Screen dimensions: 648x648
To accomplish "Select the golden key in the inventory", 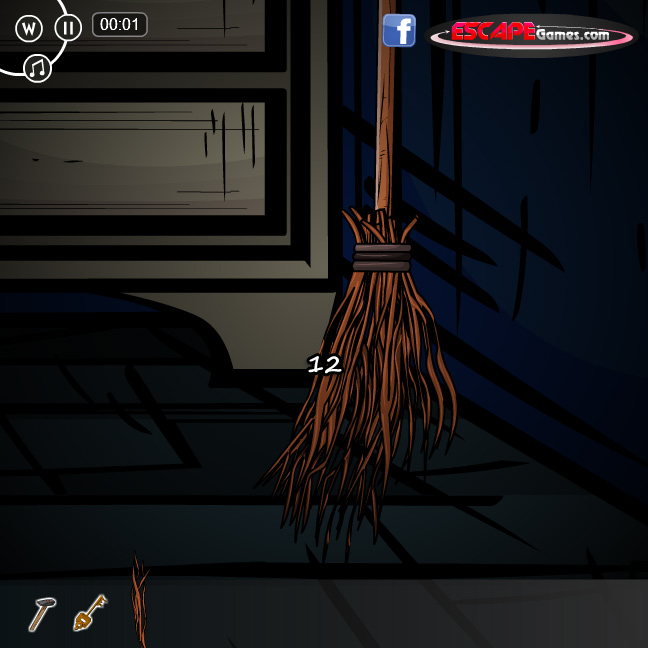I will pyautogui.click(x=90, y=612).
